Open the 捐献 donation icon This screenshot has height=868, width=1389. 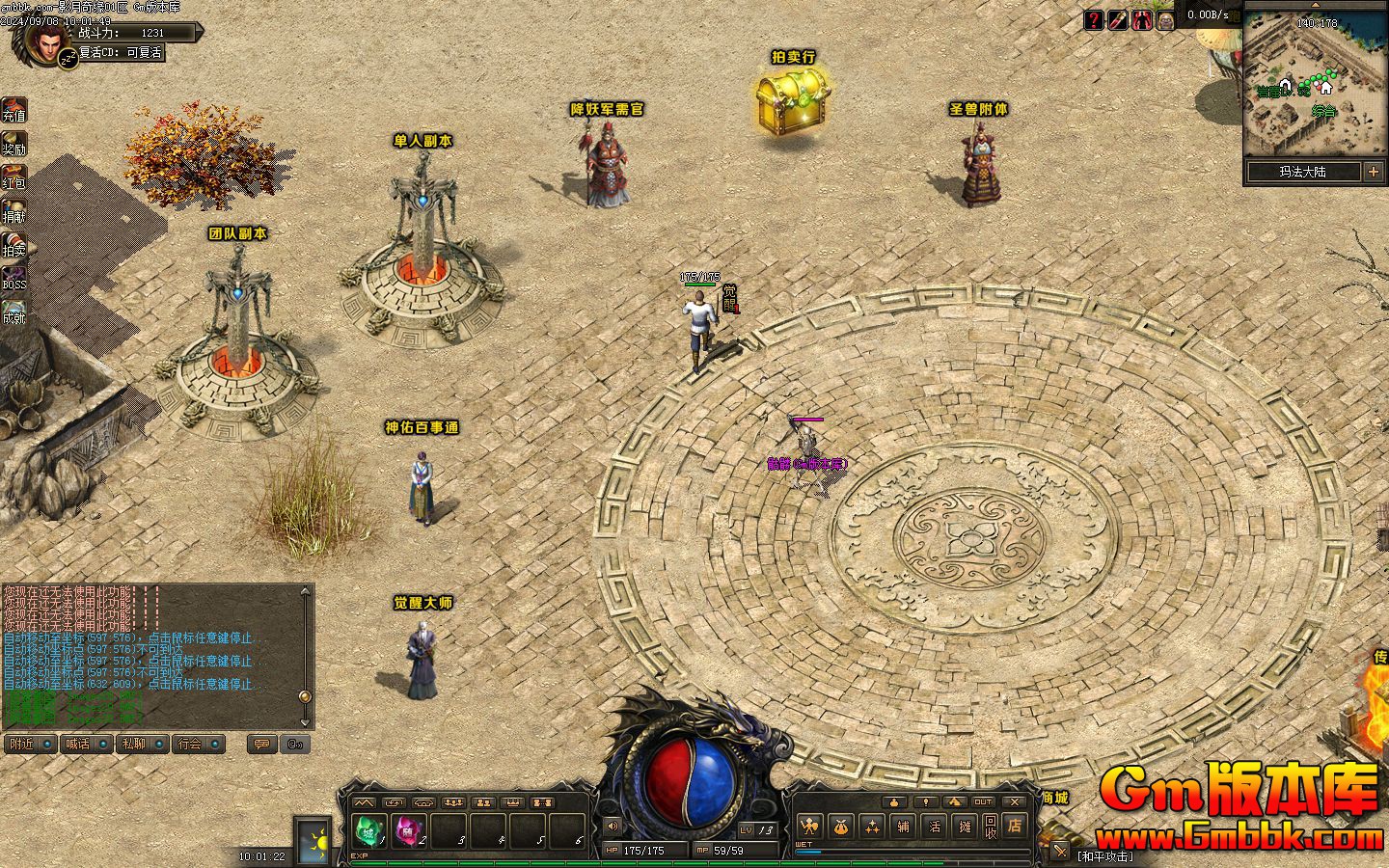(x=14, y=210)
